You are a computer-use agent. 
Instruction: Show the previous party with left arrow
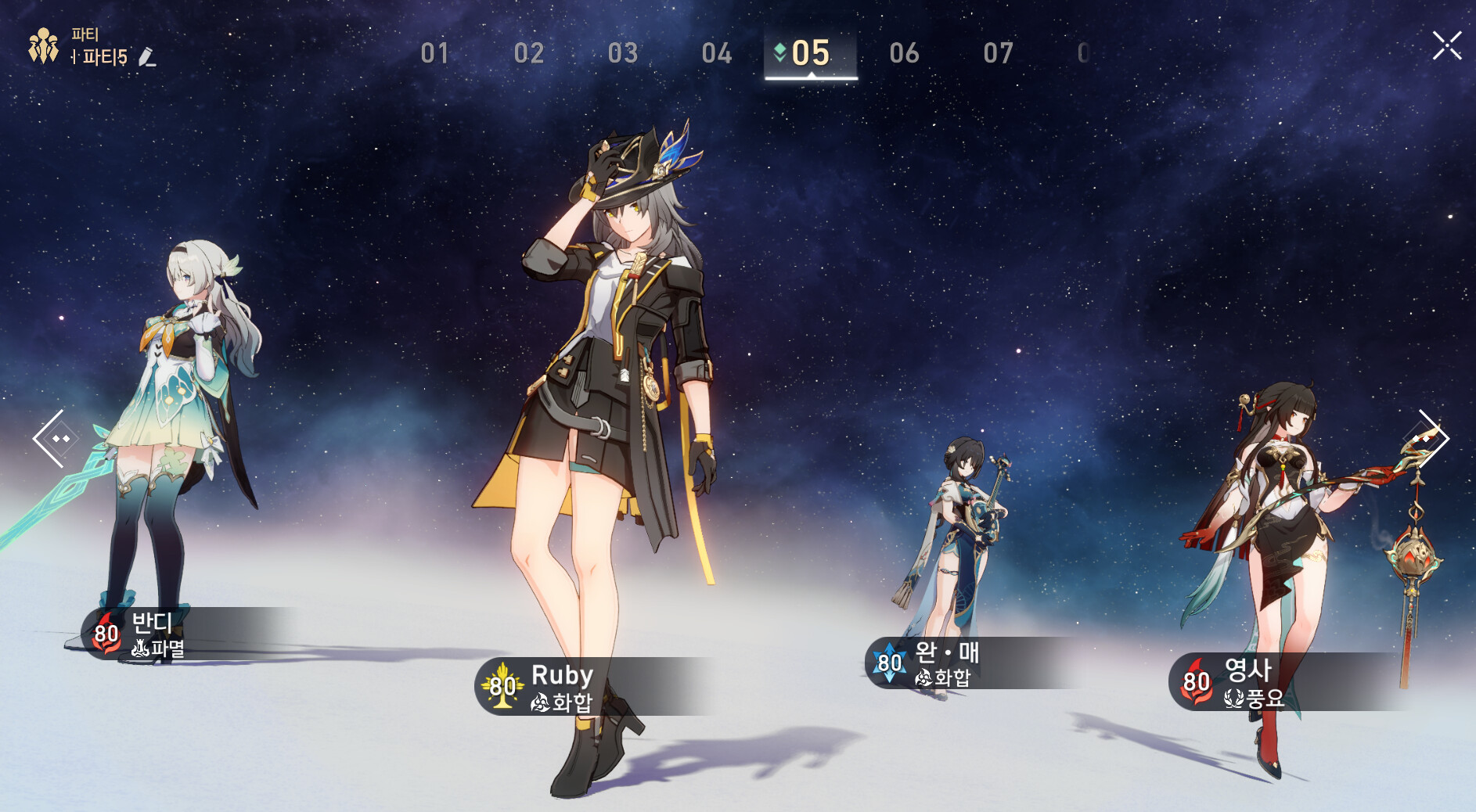(x=52, y=439)
